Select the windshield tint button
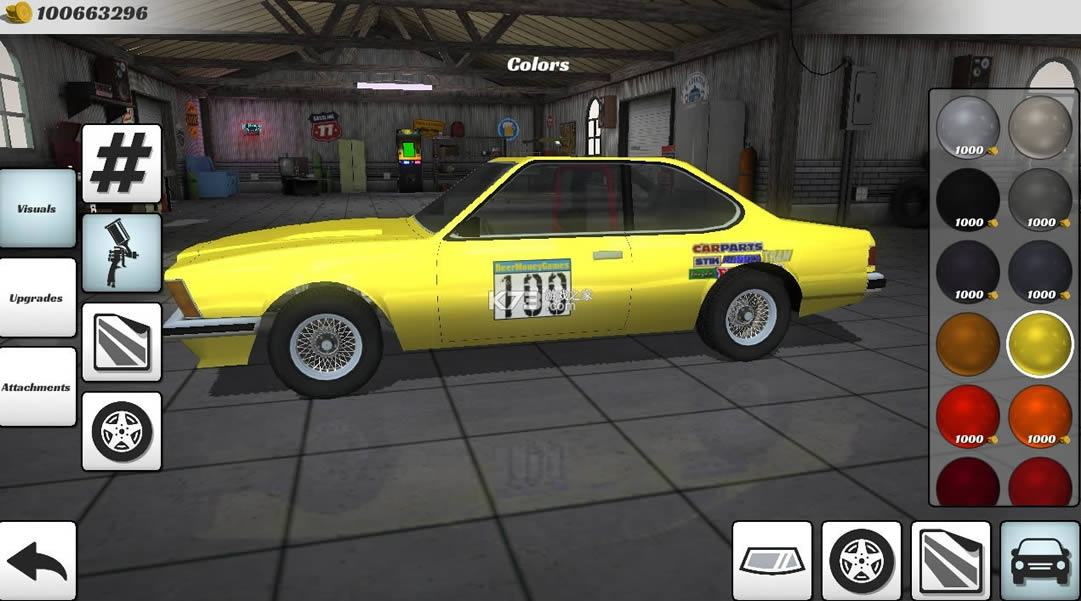Image resolution: width=1081 pixels, height=601 pixels. pos(772,561)
